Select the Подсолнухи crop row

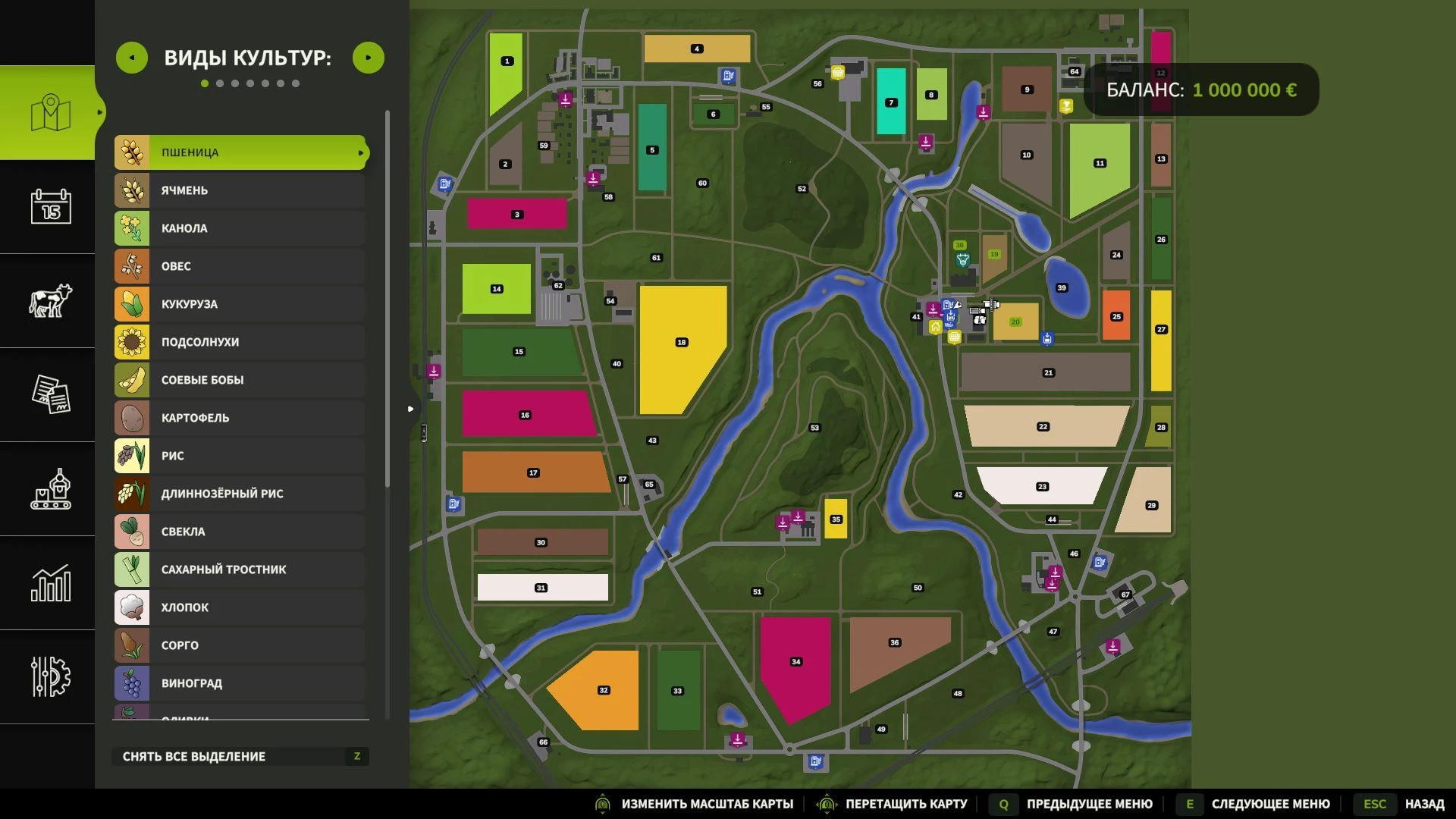(240, 342)
